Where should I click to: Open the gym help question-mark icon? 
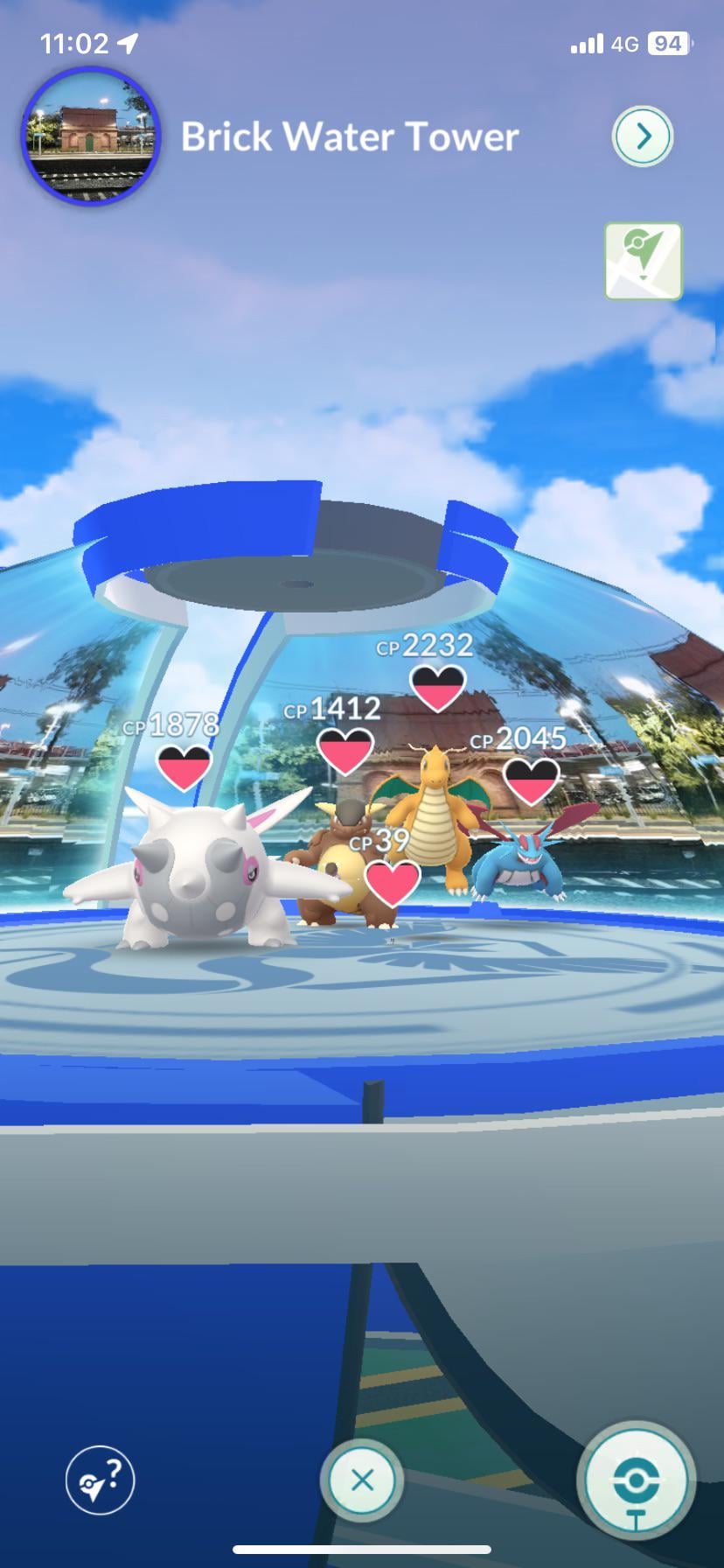pyautogui.click(x=101, y=1480)
